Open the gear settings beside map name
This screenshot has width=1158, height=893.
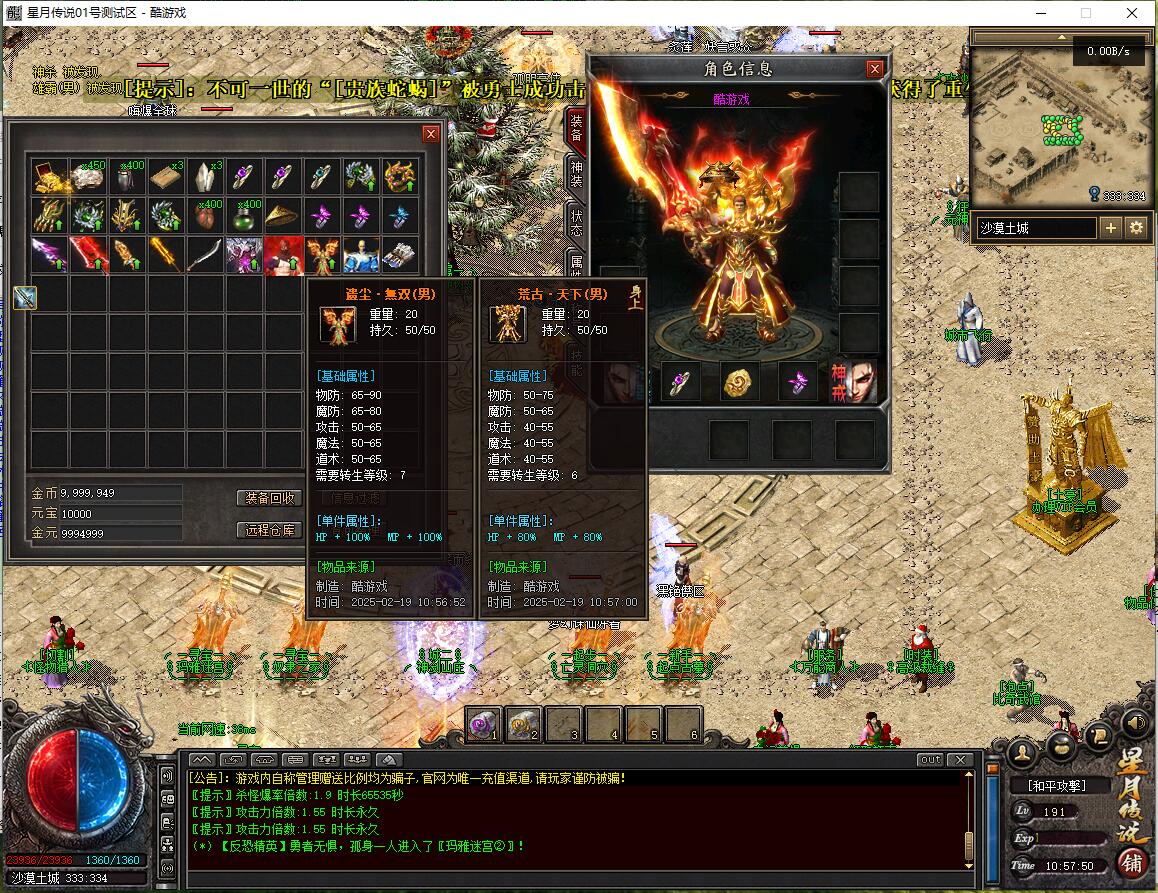coord(1136,228)
